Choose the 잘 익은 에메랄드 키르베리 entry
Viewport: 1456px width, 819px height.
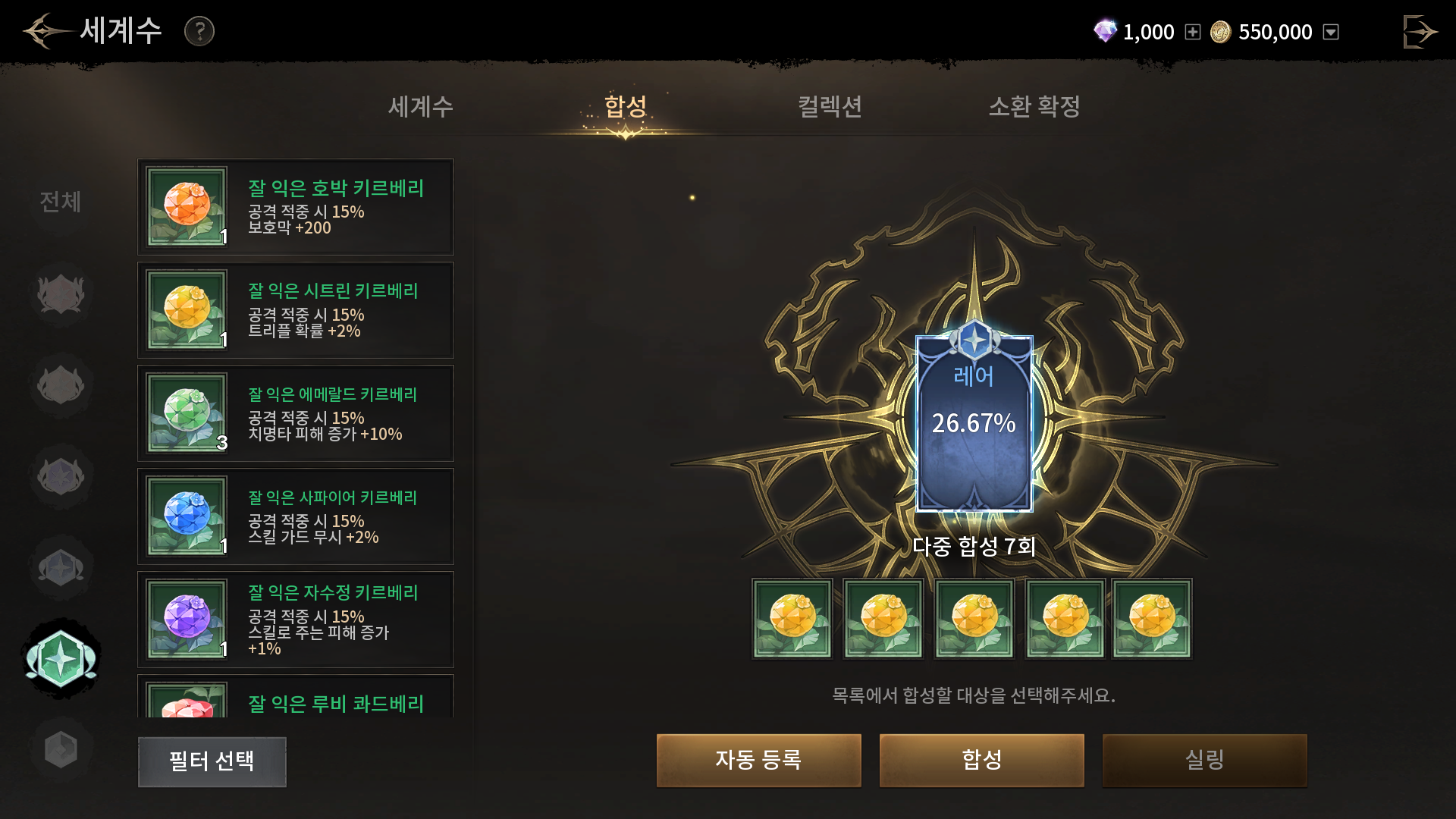pyautogui.click(x=296, y=413)
